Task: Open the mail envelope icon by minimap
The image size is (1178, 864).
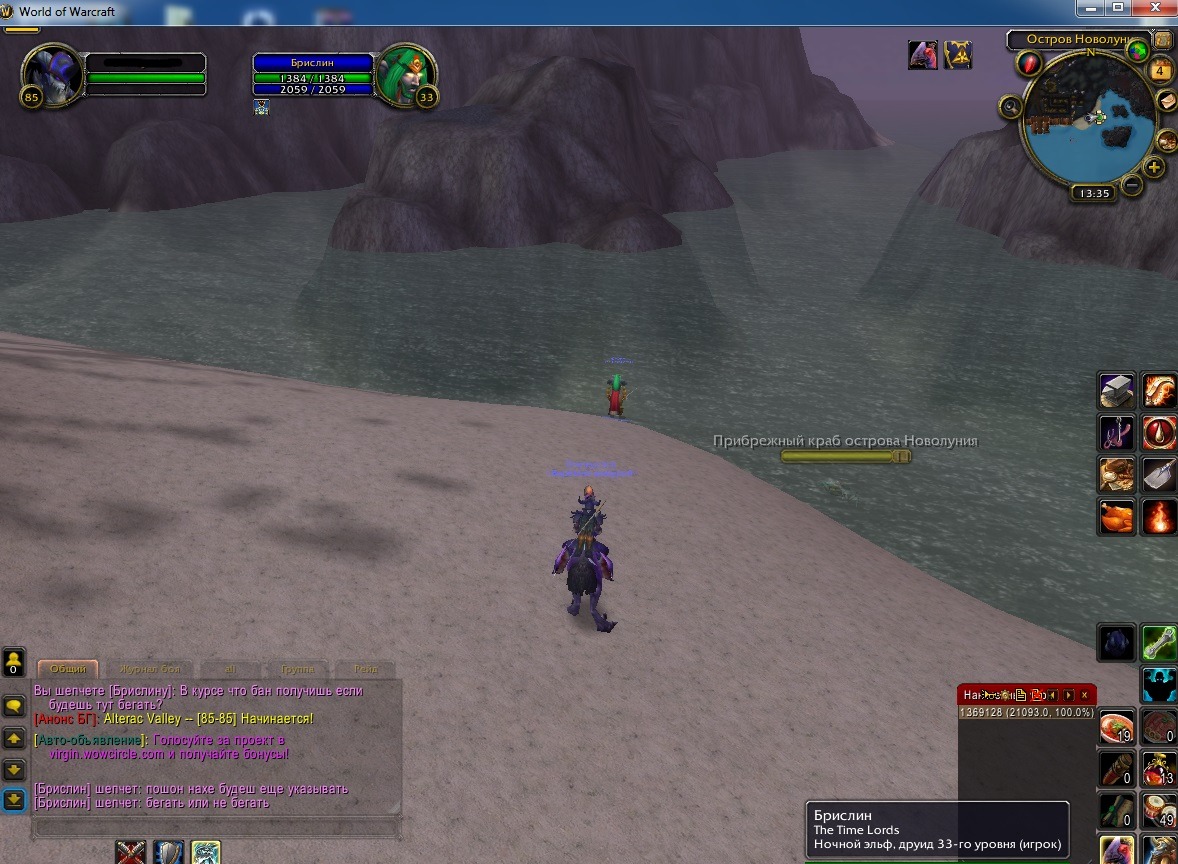Action: click(x=1166, y=101)
